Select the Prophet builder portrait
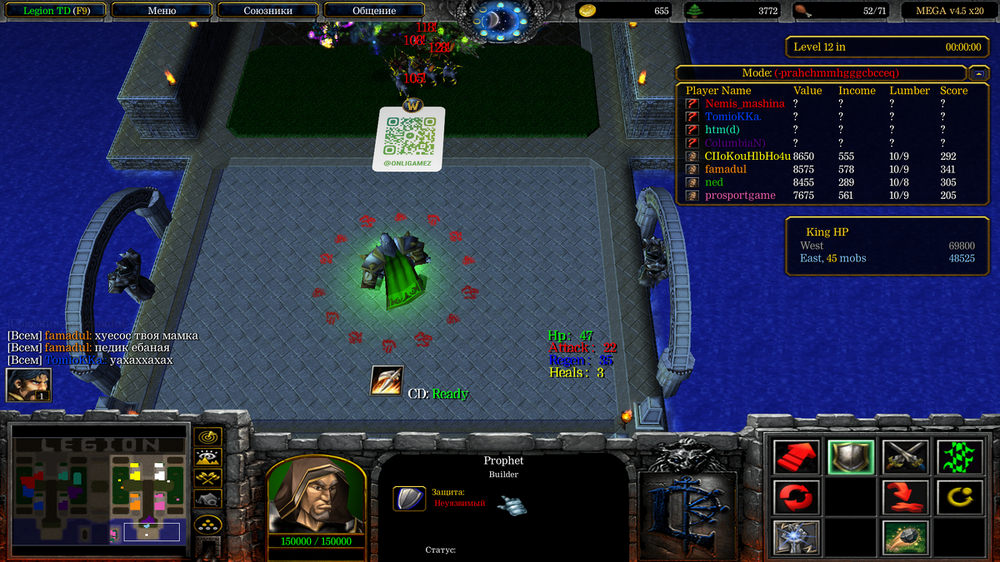The width and height of the screenshot is (1000, 562). point(315,494)
